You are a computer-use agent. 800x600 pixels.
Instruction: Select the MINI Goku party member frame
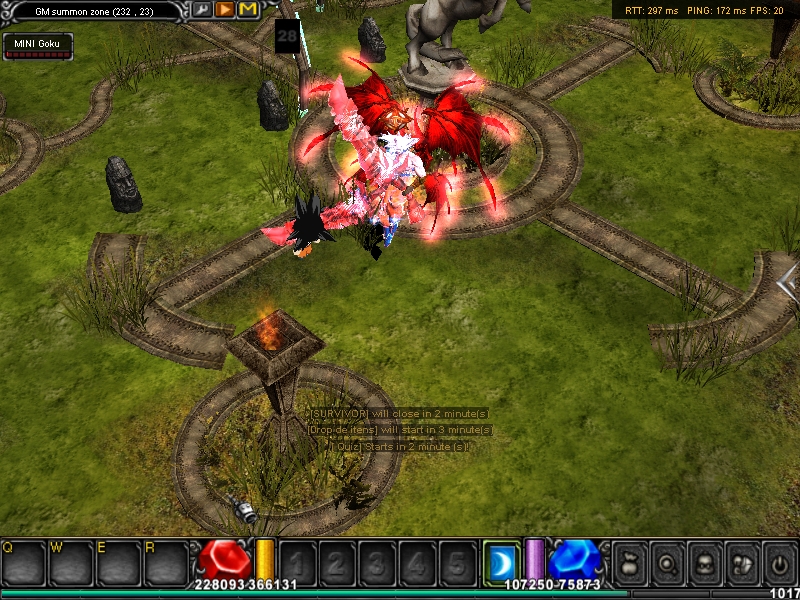pyautogui.click(x=38, y=46)
